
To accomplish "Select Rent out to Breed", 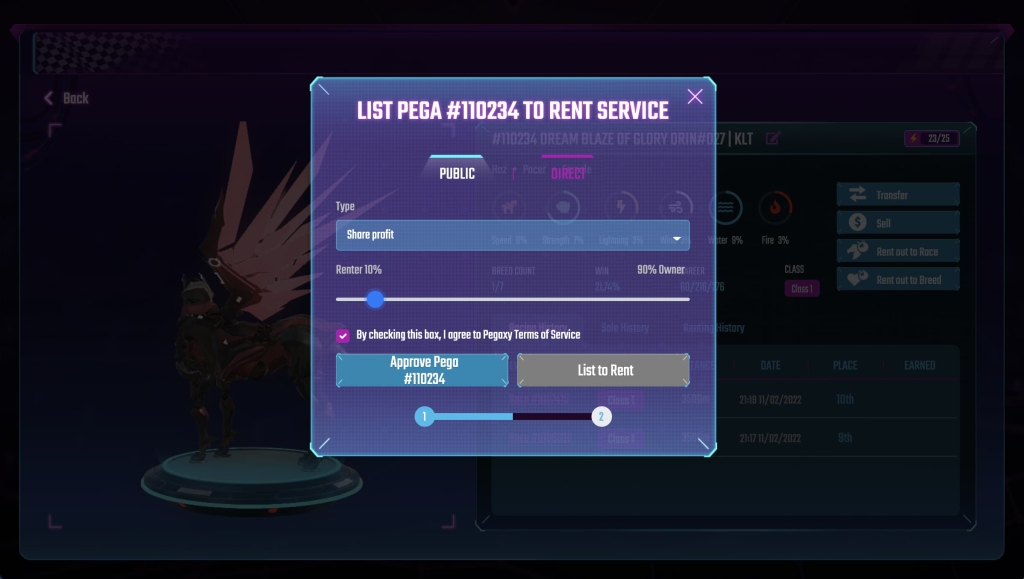I will point(897,280).
